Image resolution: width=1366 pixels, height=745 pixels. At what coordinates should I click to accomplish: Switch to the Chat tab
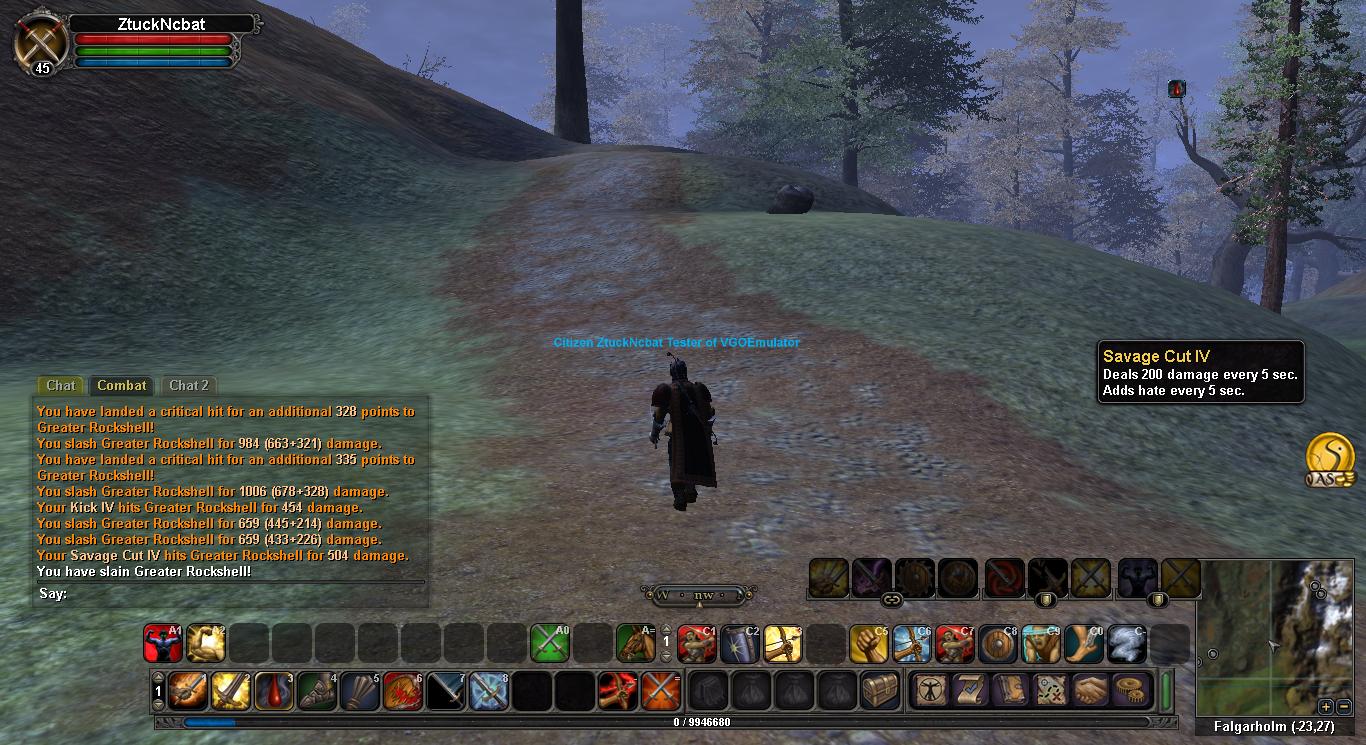pos(60,385)
